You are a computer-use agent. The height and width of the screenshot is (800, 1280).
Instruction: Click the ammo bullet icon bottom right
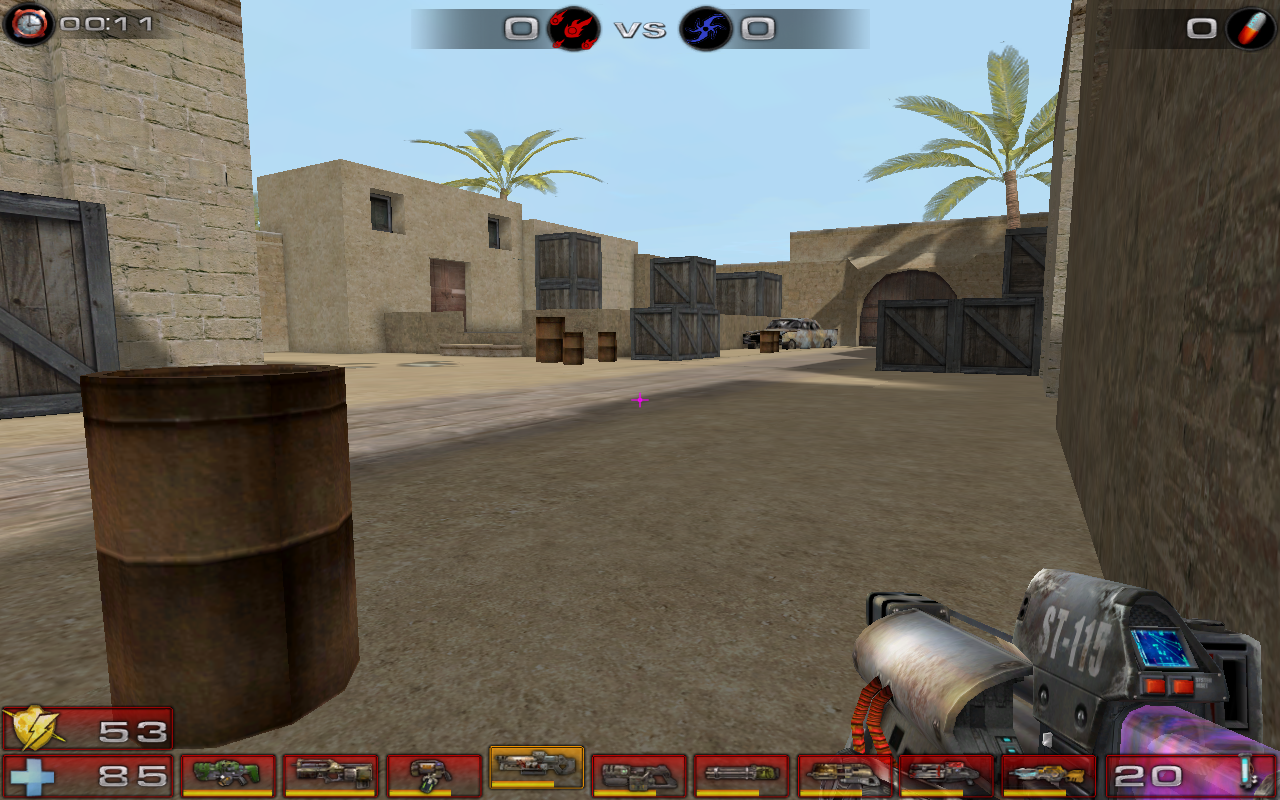[1246, 771]
